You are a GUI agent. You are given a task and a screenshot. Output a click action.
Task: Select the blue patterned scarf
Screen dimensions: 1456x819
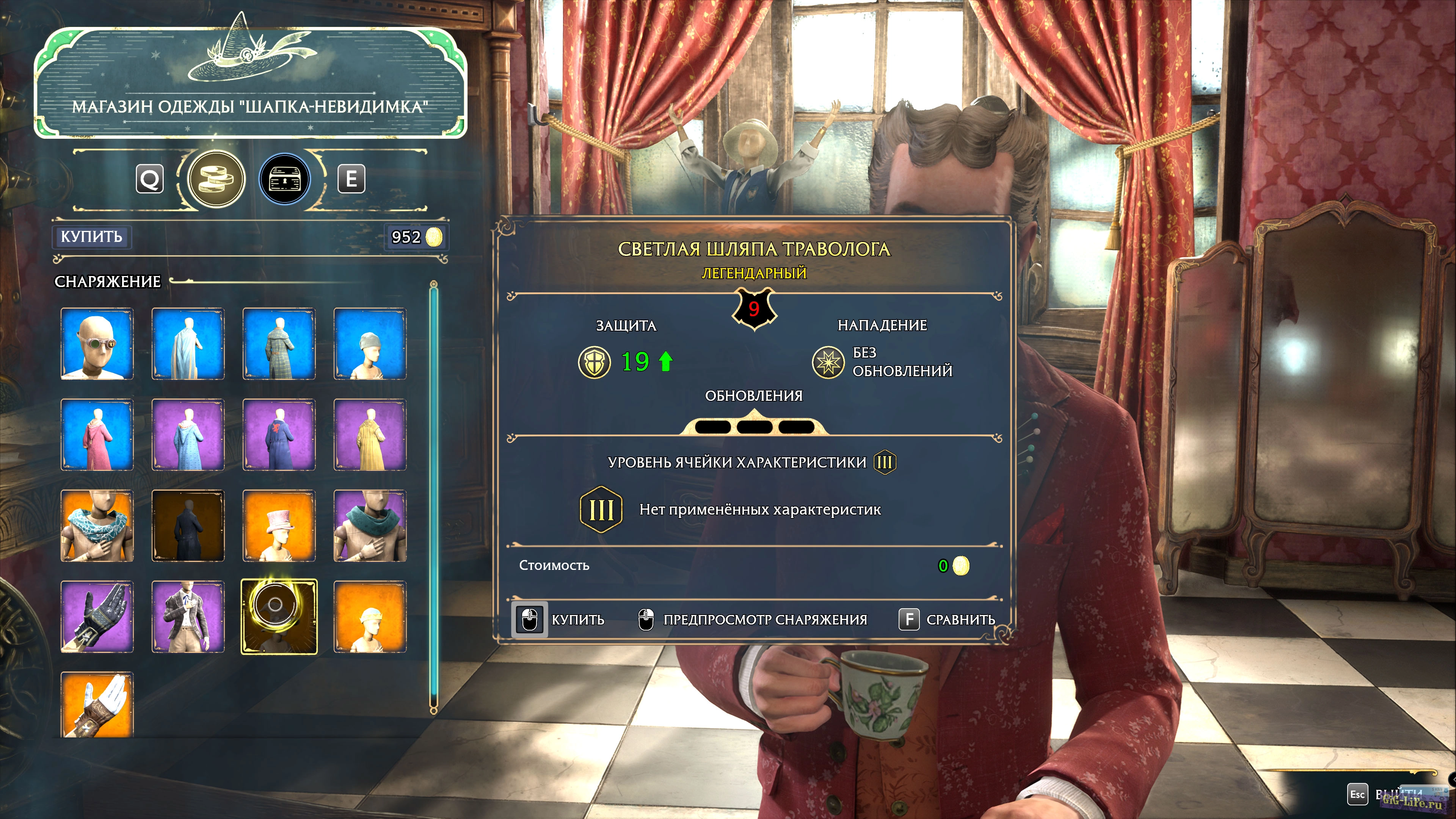coord(97,526)
